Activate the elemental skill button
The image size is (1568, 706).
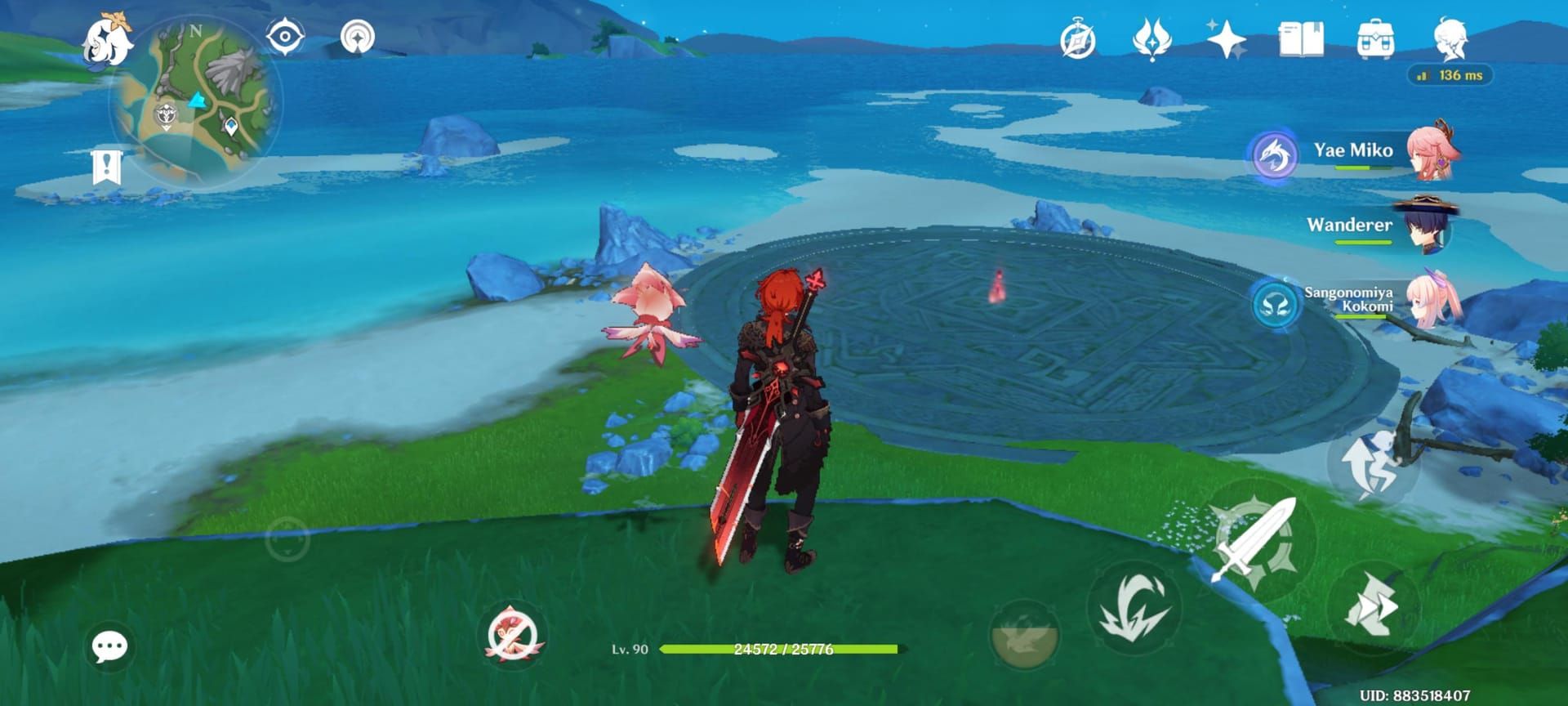coord(1134,609)
